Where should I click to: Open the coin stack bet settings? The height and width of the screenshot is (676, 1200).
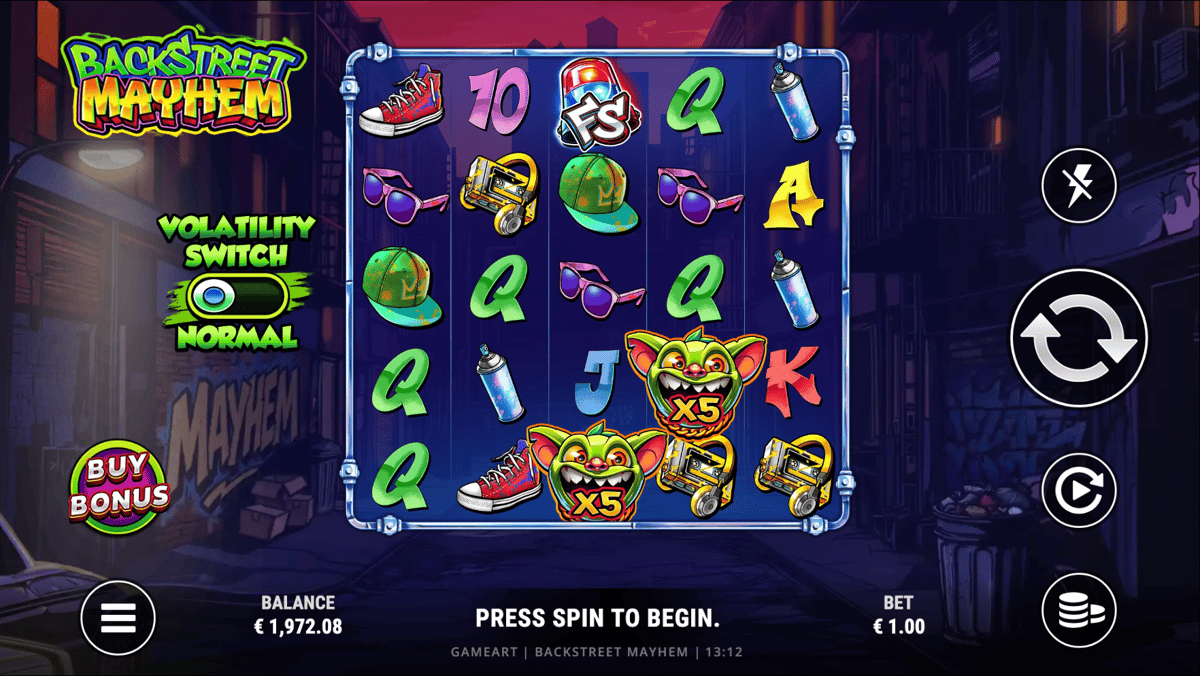click(x=1079, y=610)
